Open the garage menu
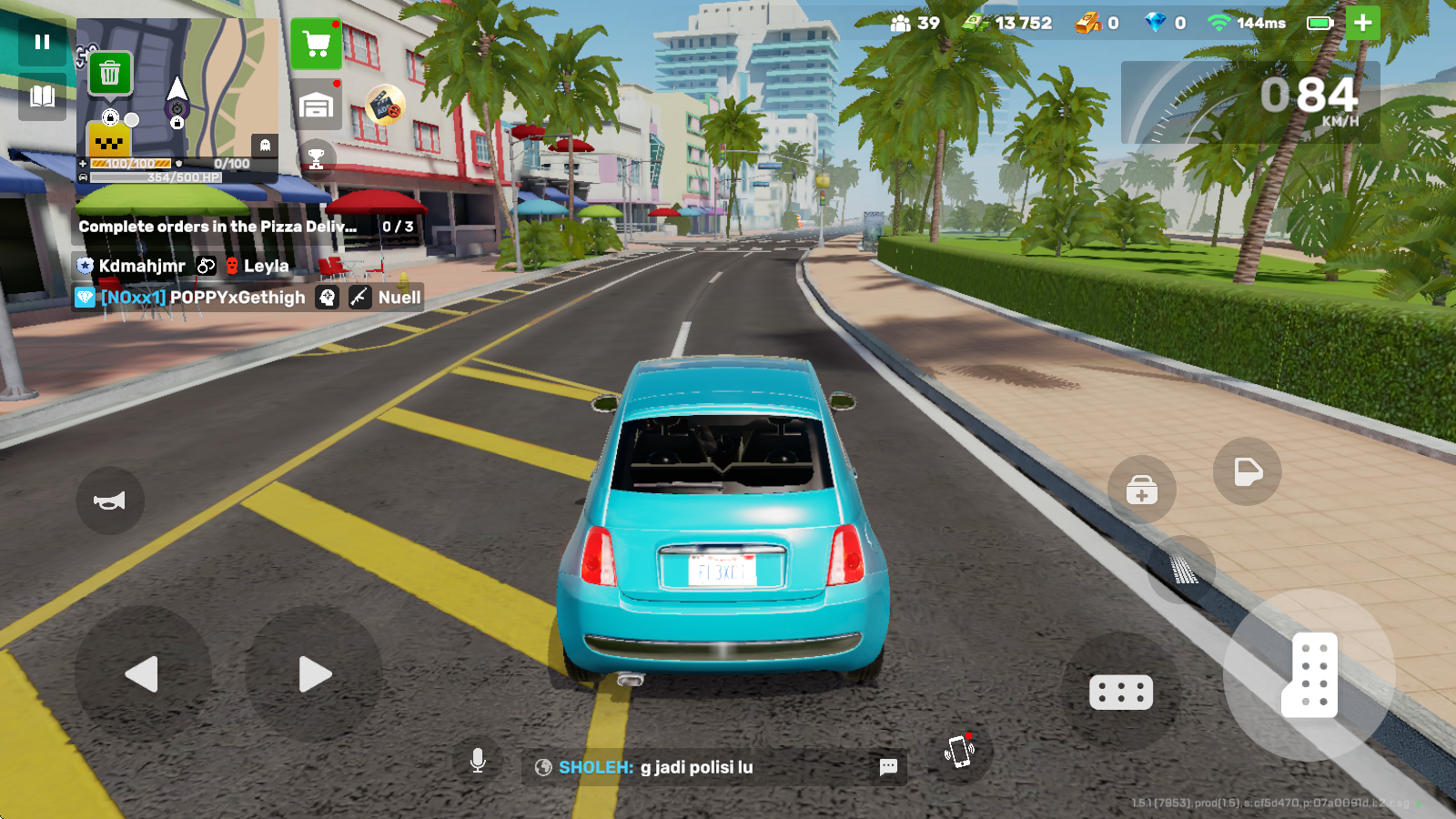1456x819 pixels. point(317,106)
